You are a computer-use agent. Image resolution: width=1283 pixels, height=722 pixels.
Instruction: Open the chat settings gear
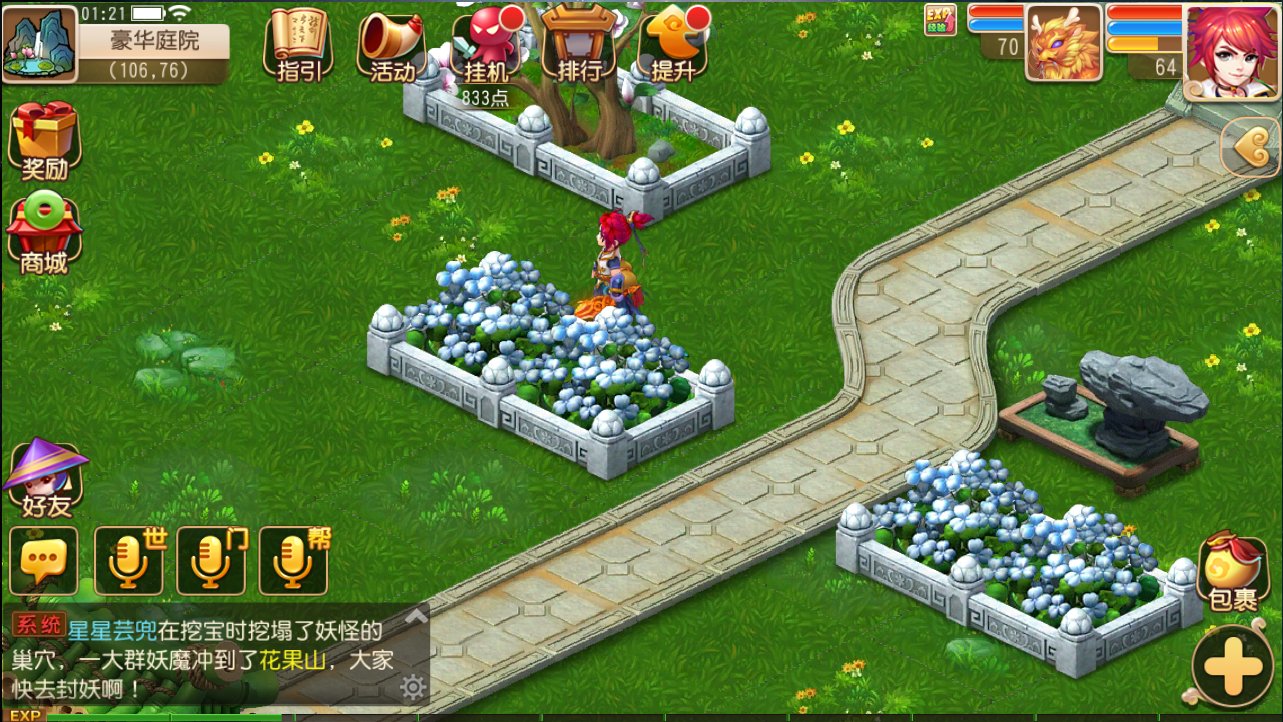click(412, 687)
